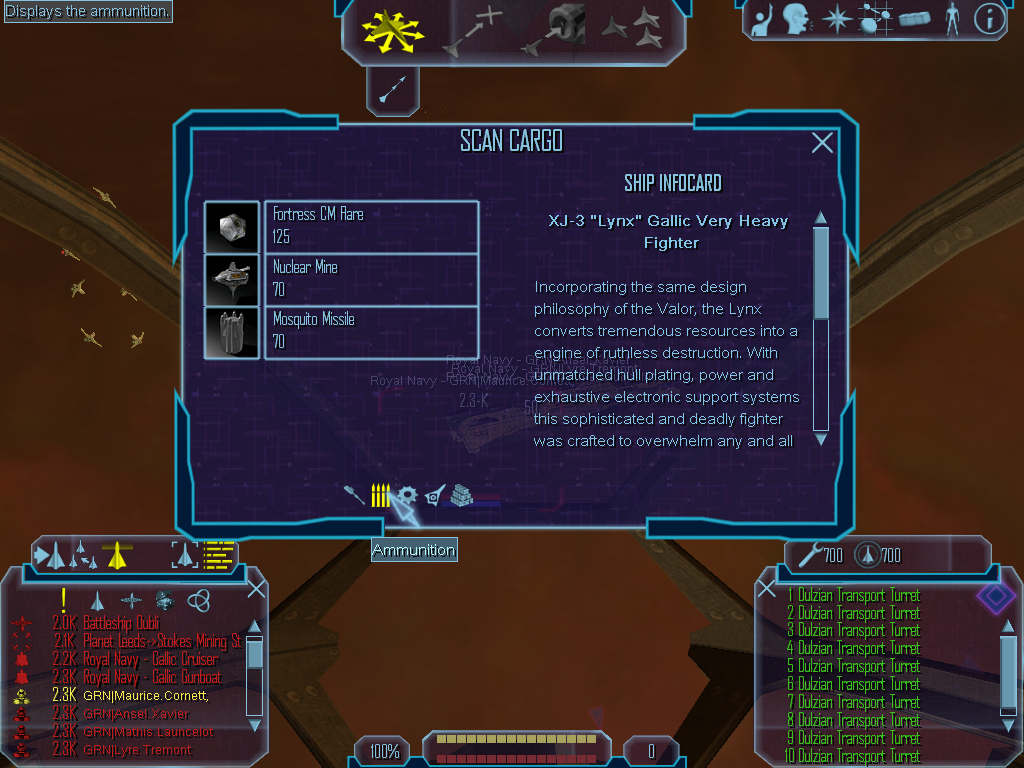Select the Fortress CM Flare cargo row
The width and height of the screenshot is (1024, 768).
click(x=371, y=226)
